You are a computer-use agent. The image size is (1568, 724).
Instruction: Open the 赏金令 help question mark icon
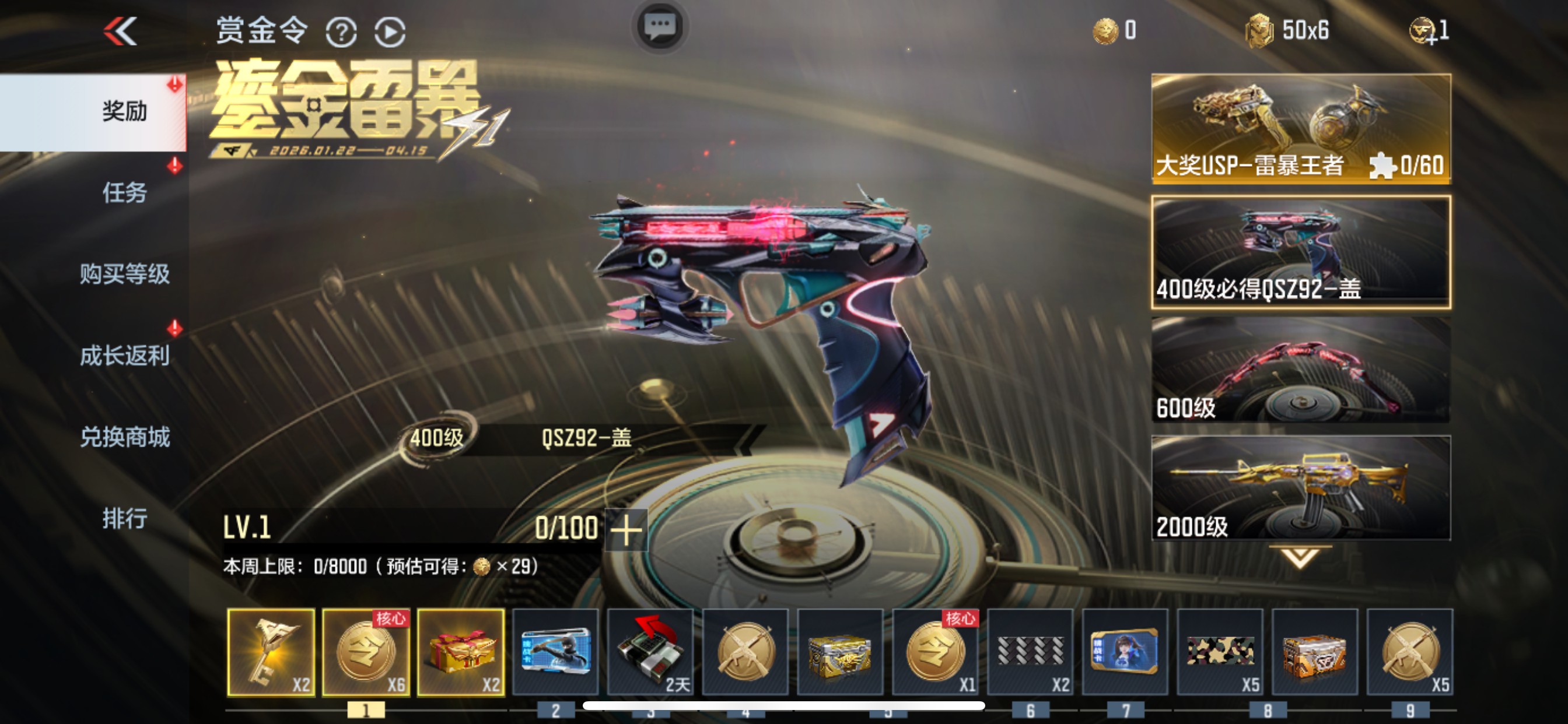pyautogui.click(x=342, y=31)
